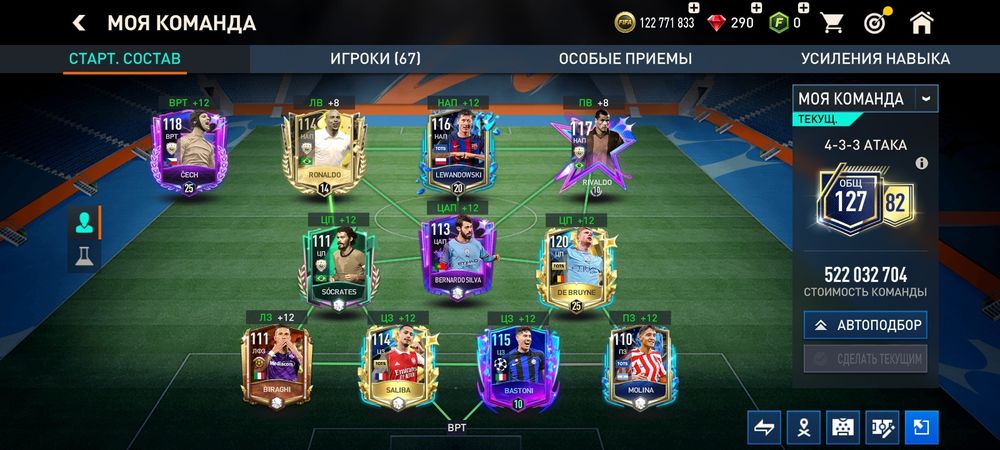
Task: Open the target objectives icon
Action: [876, 22]
